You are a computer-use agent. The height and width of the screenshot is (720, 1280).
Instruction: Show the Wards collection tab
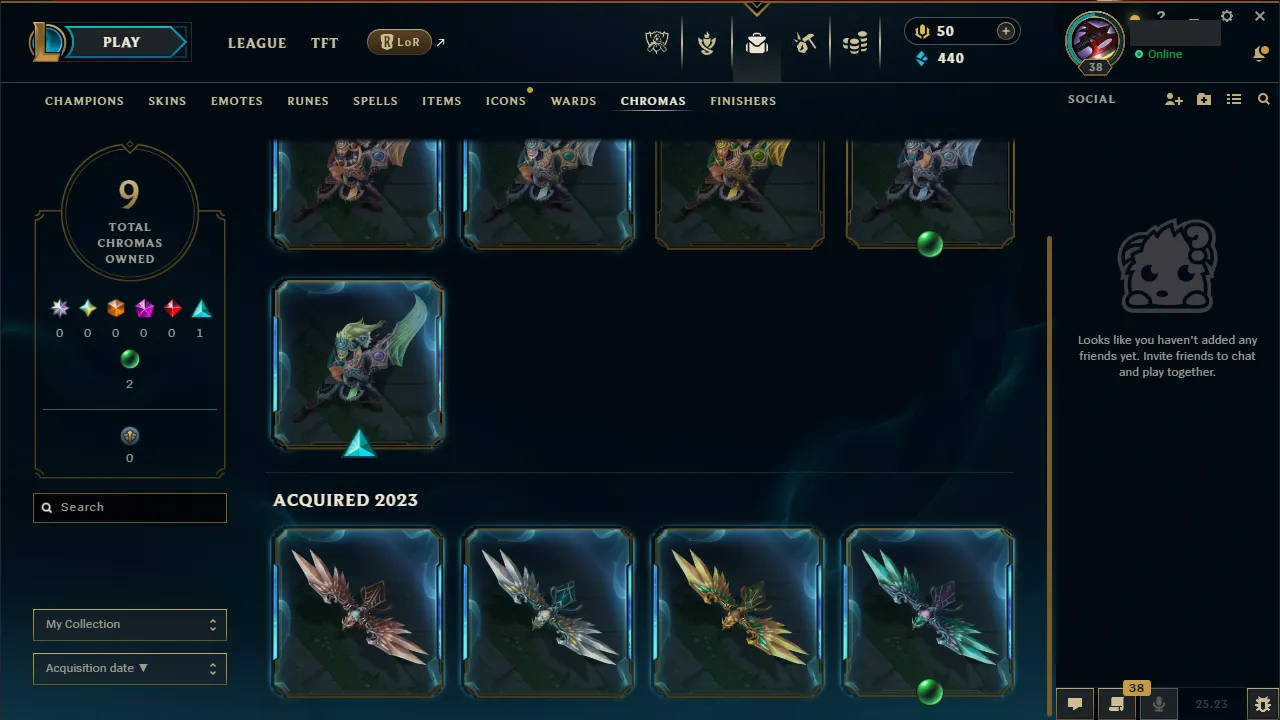(573, 101)
